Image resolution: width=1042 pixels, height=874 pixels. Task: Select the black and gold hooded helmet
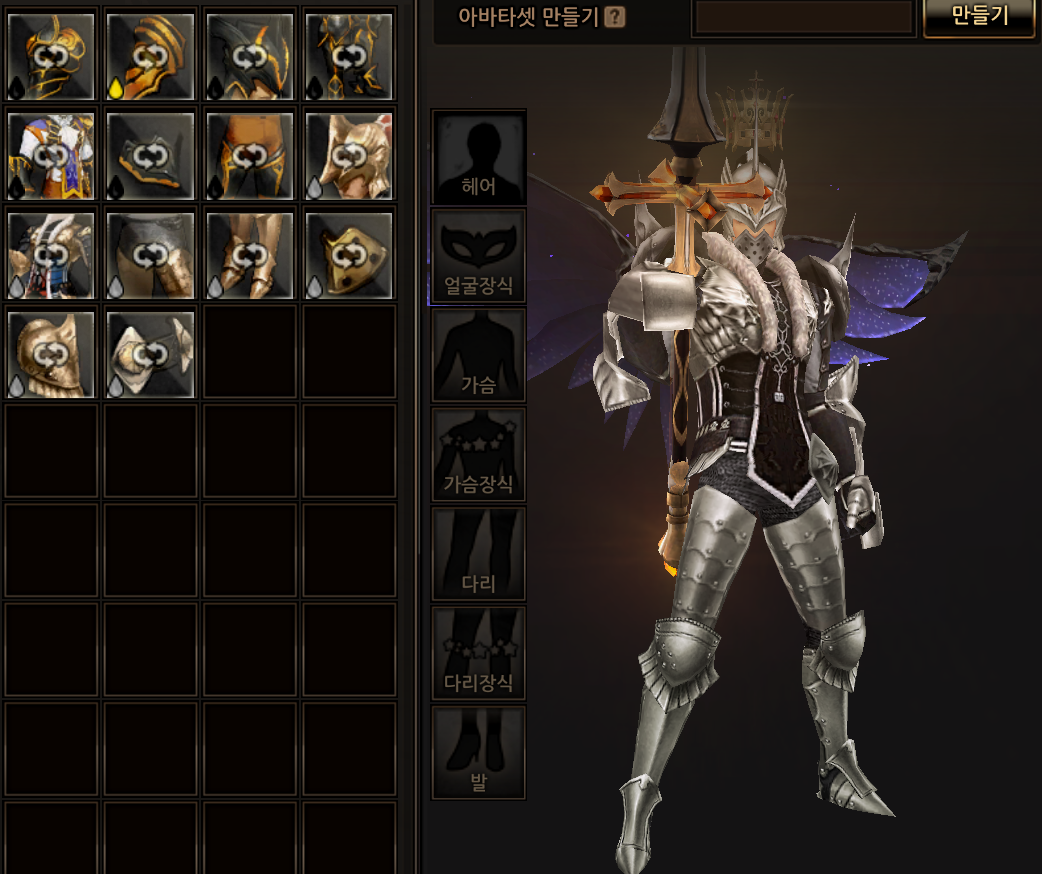click(x=250, y=55)
